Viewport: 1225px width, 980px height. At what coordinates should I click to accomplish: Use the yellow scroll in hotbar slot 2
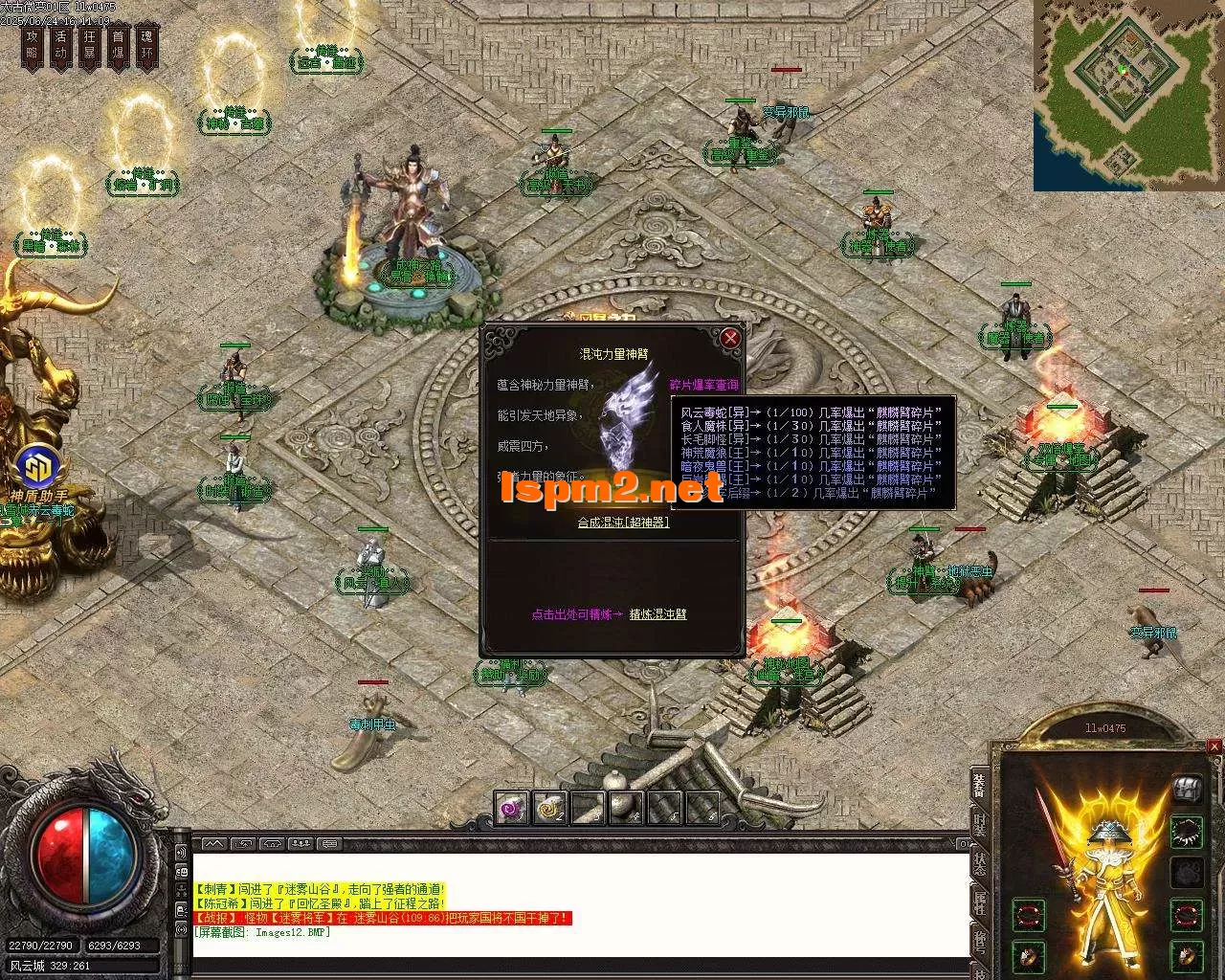click(549, 809)
